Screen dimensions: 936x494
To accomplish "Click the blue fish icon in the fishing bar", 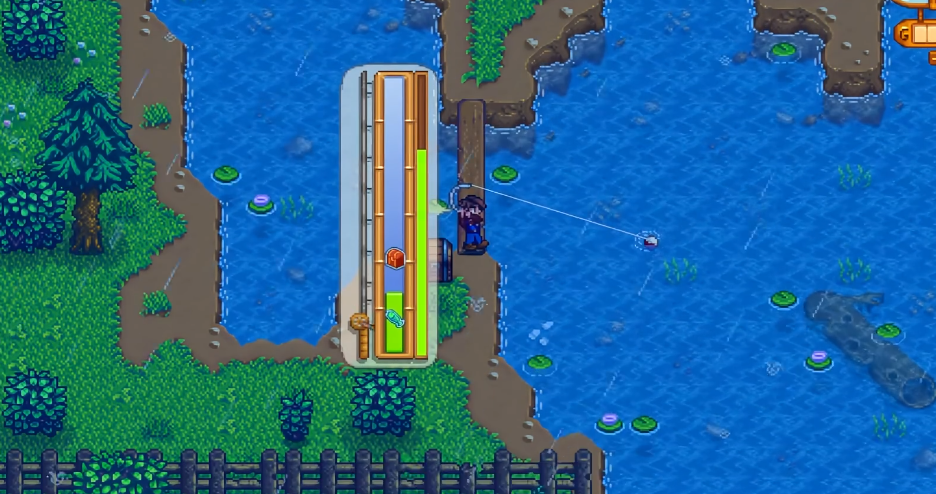I will (x=394, y=319).
